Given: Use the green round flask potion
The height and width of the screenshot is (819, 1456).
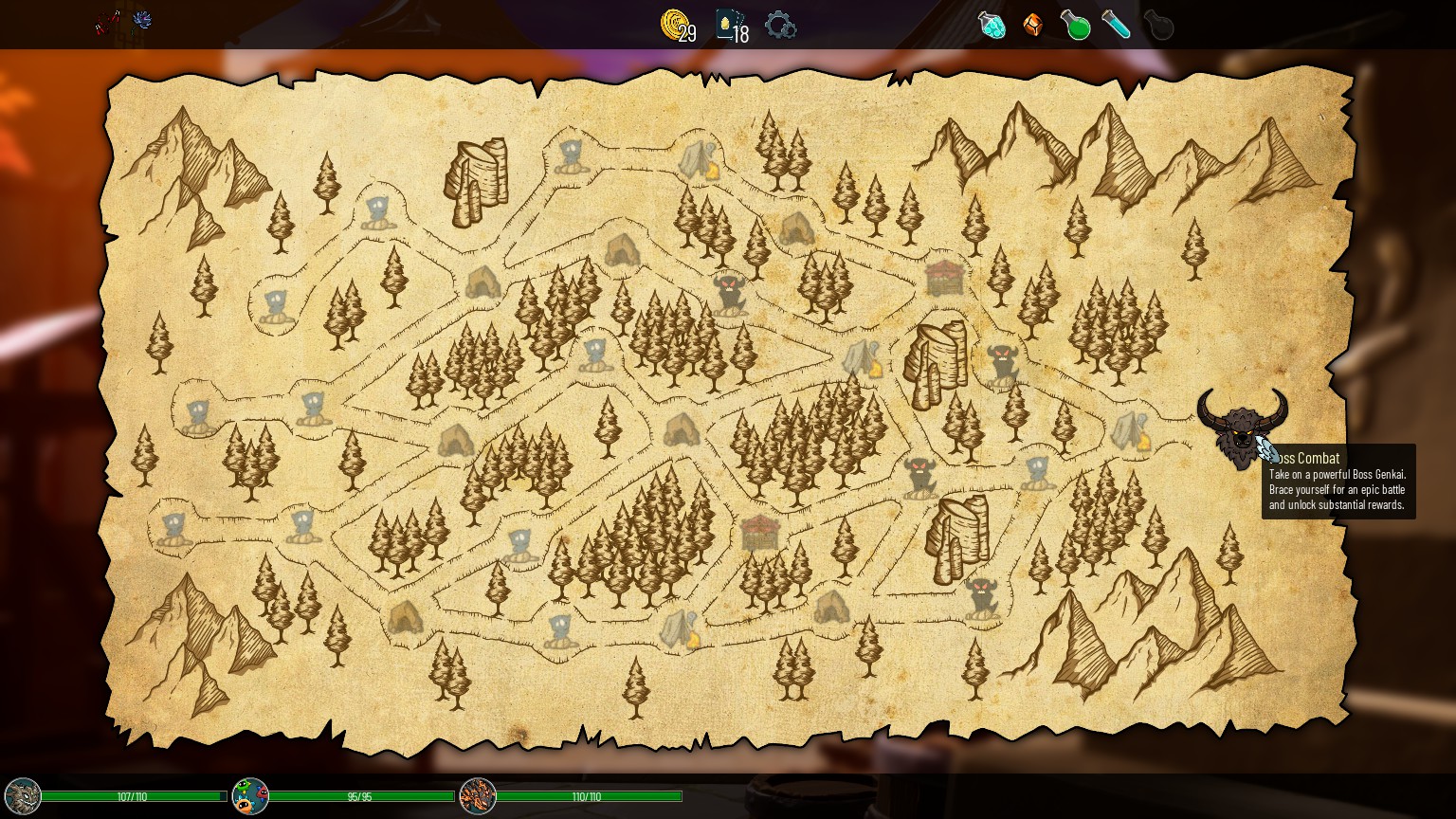Looking at the screenshot, I should 1075,25.
